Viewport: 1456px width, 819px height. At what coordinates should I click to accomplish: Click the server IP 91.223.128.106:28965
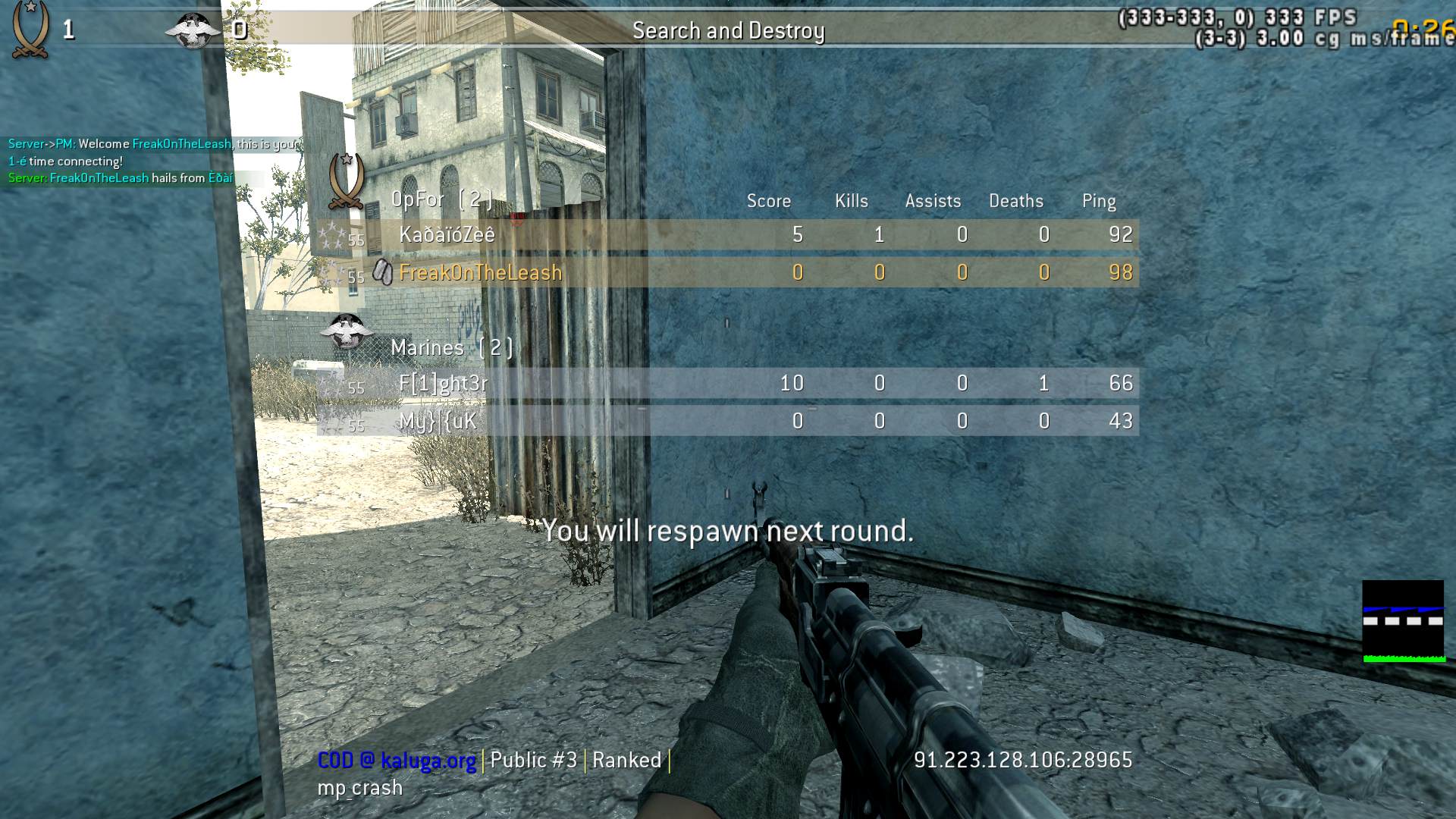(1022, 760)
